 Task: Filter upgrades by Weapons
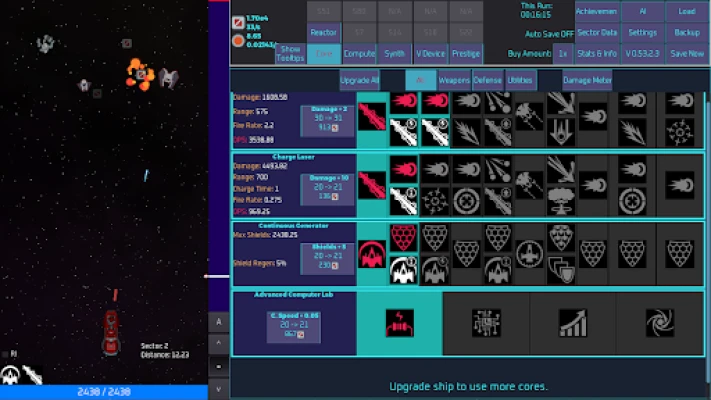[x=454, y=80]
